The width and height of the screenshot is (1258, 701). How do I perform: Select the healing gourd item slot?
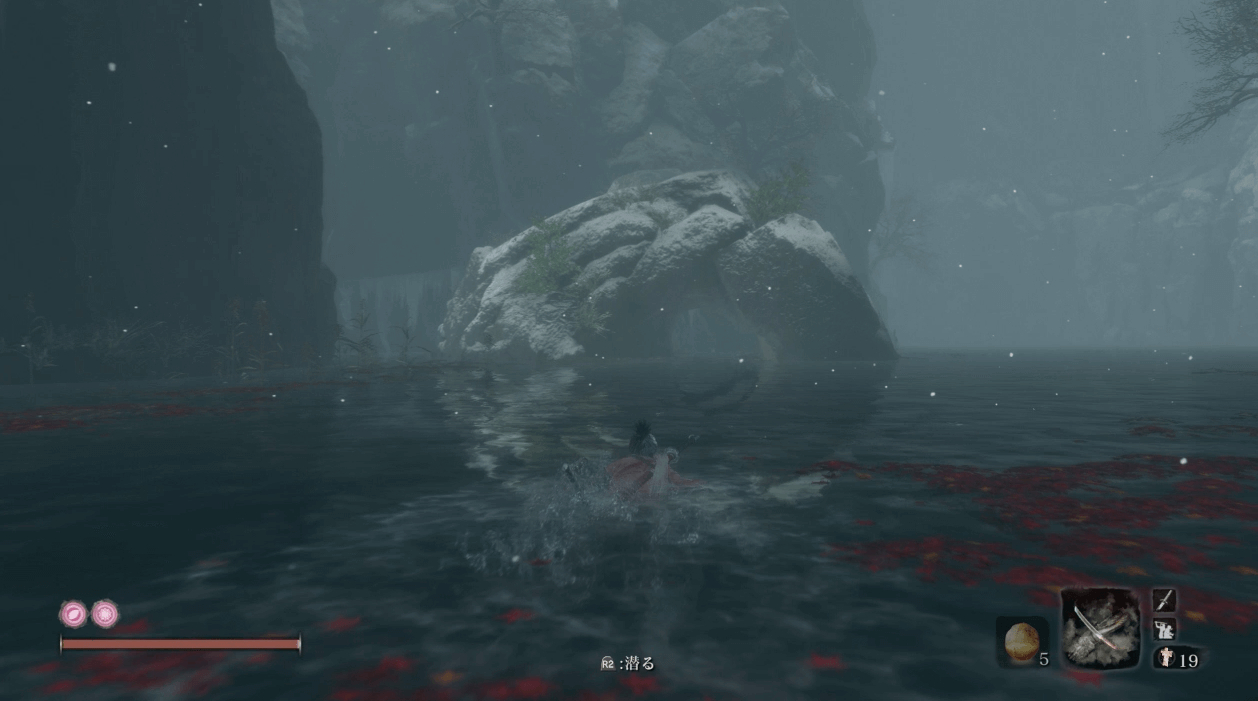[1020, 639]
